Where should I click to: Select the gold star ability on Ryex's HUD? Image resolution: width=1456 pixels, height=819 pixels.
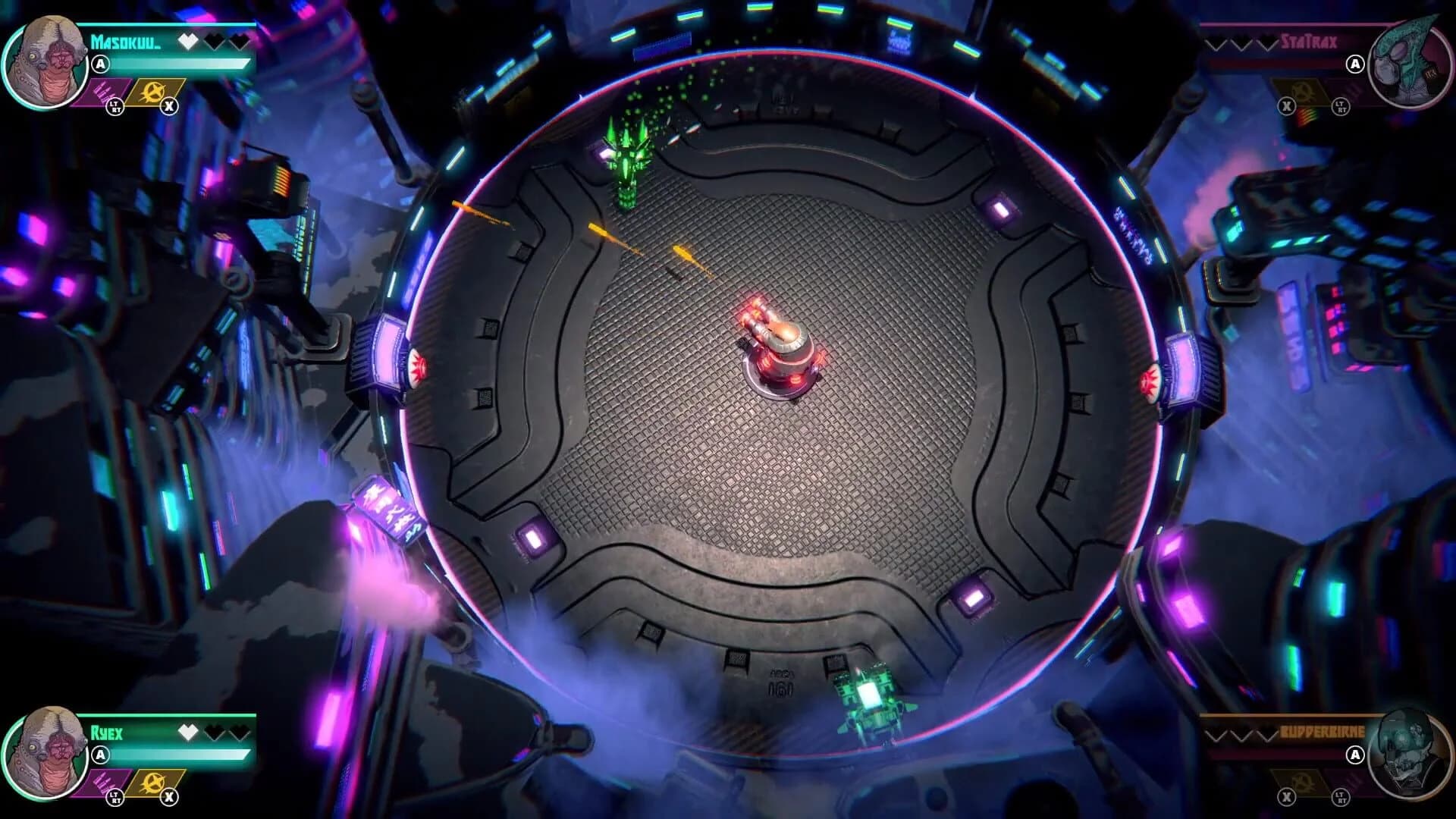[x=153, y=784]
